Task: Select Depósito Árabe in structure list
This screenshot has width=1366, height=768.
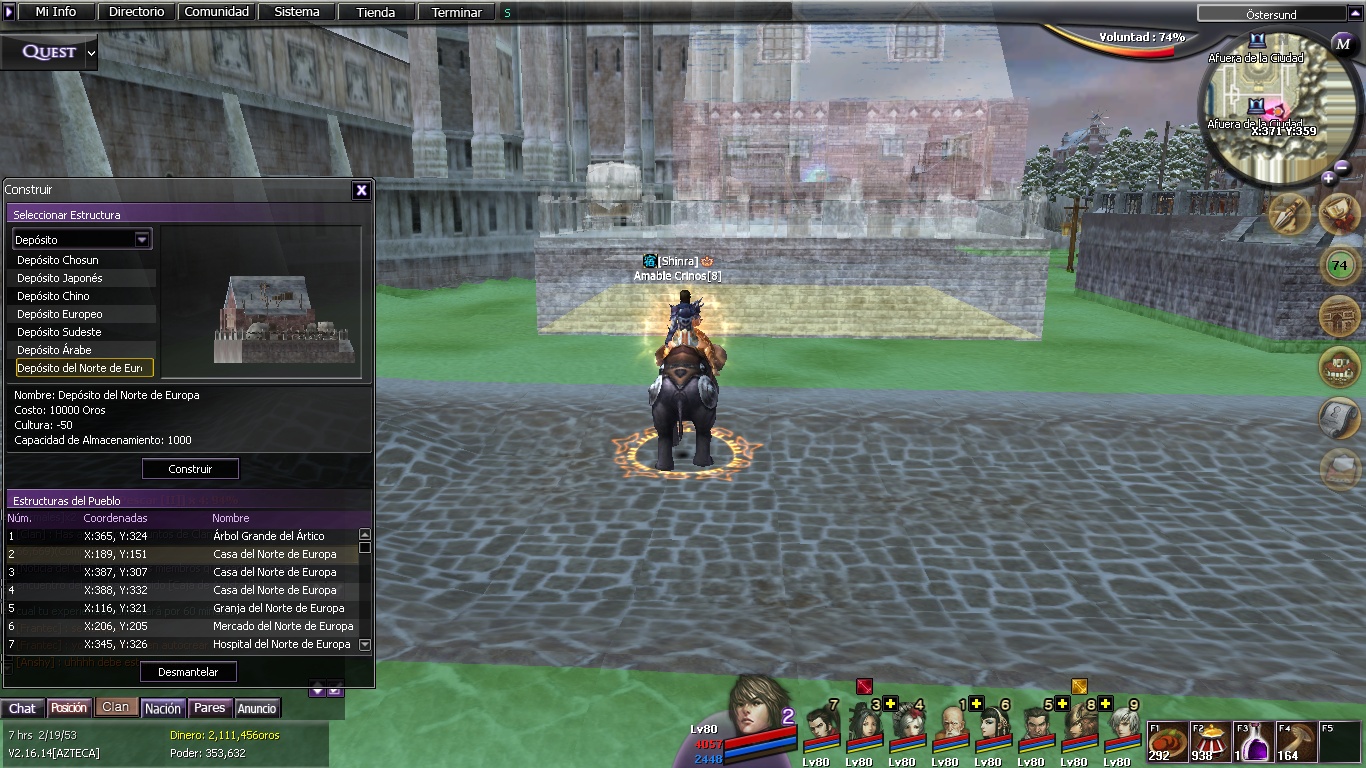Action: 54,350
